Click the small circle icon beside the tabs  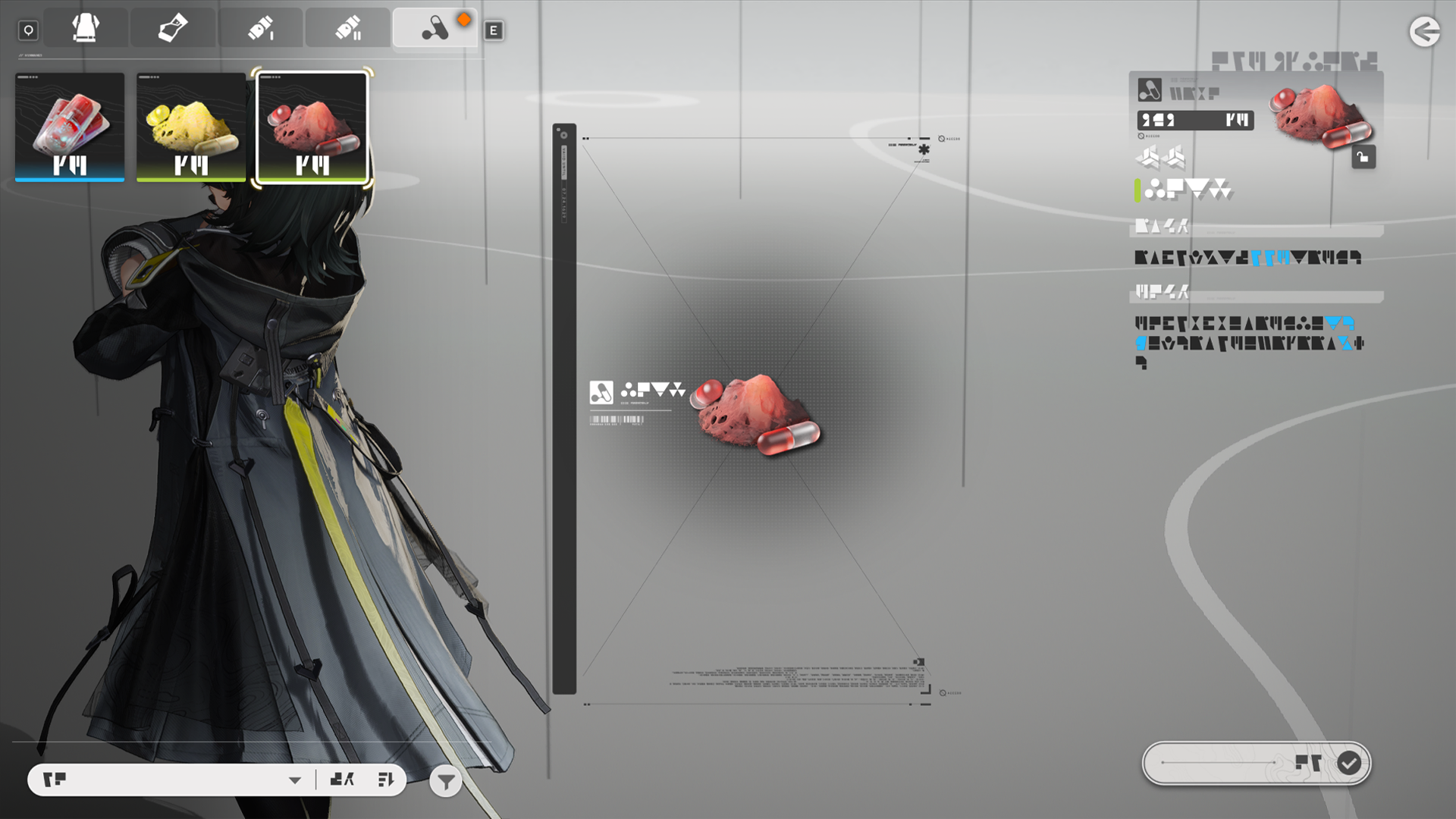(x=29, y=30)
